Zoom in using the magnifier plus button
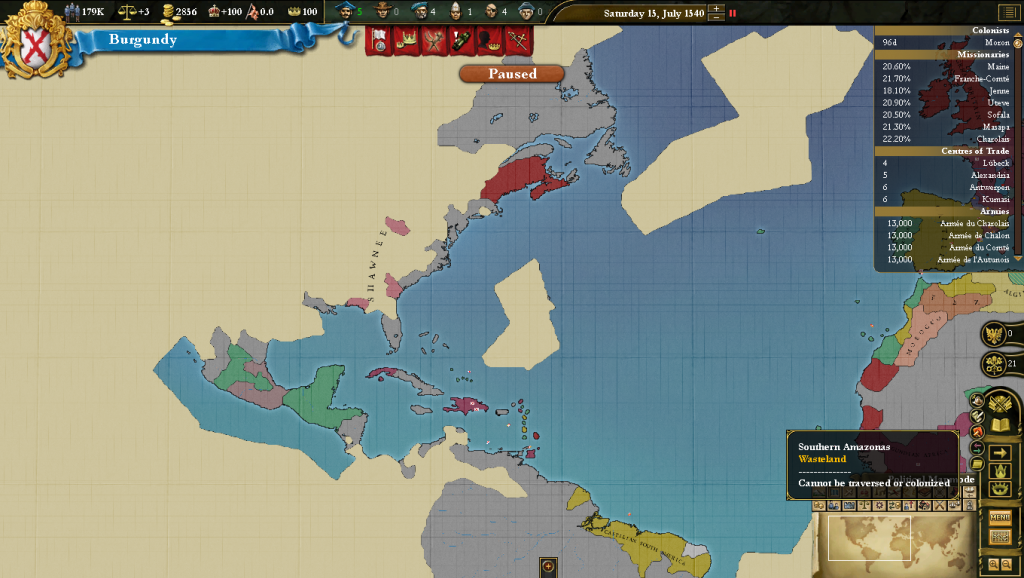Screen dimensions: 1024x578 [x=993, y=564]
